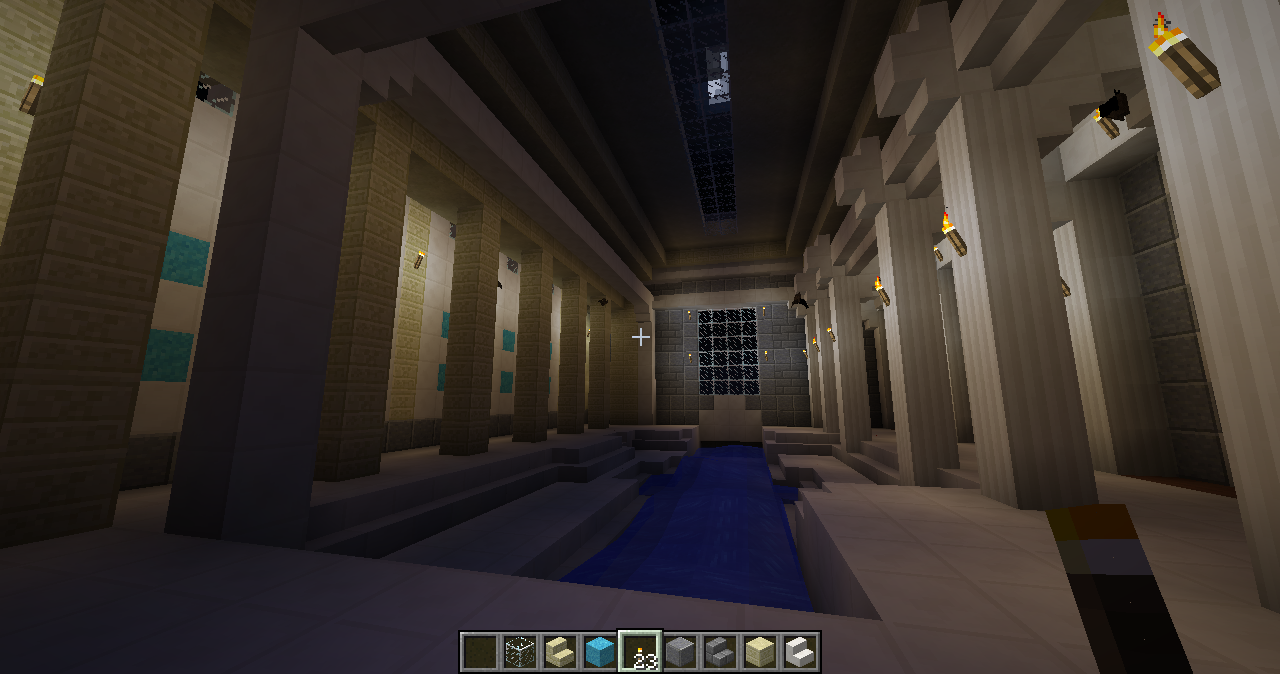Choose the sandstone stairs in the hotbar
Screen dimensions: 1280x674
coord(560,652)
